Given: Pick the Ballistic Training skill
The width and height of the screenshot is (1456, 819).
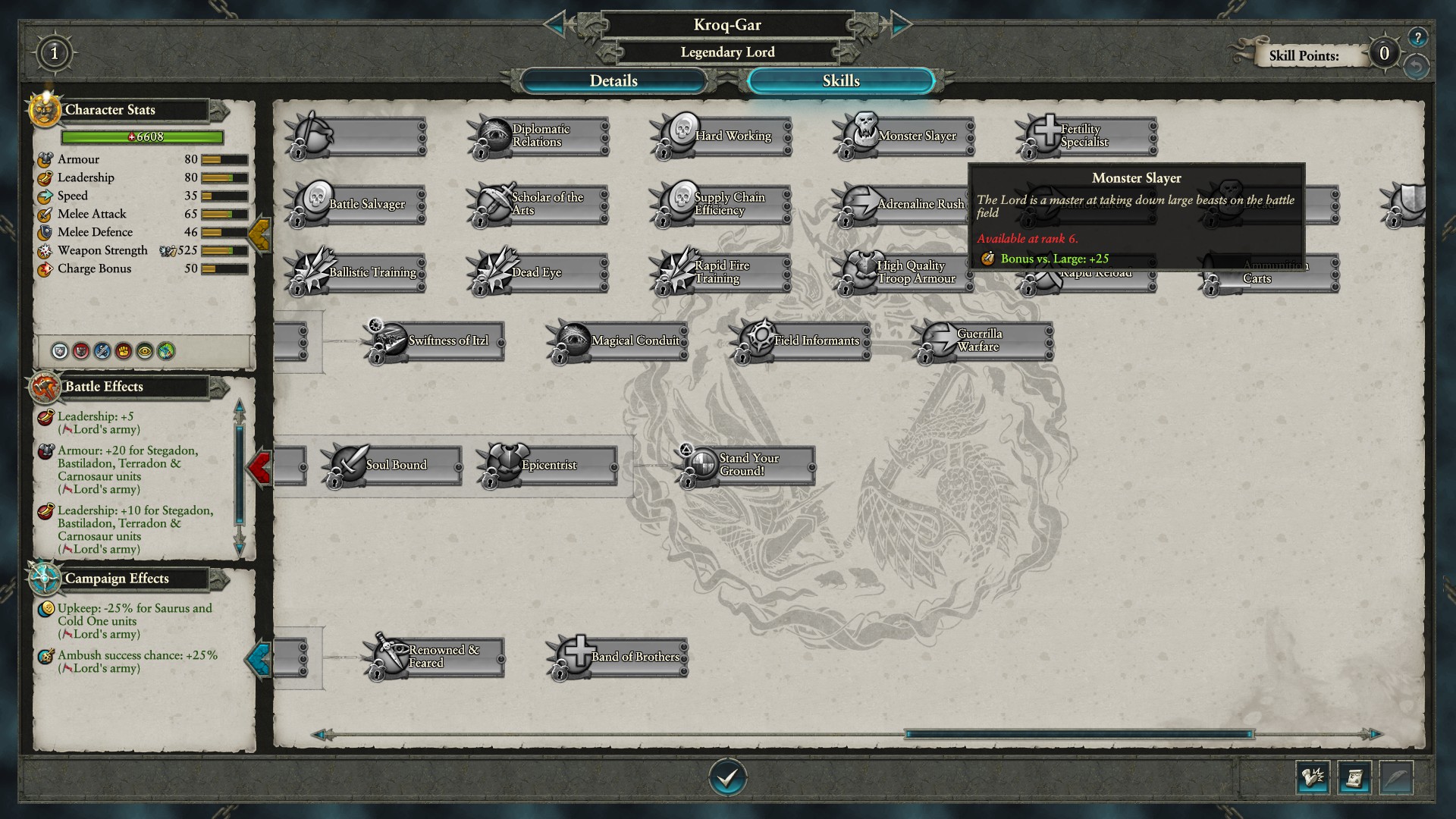Looking at the screenshot, I should pyautogui.click(x=356, y=272).
